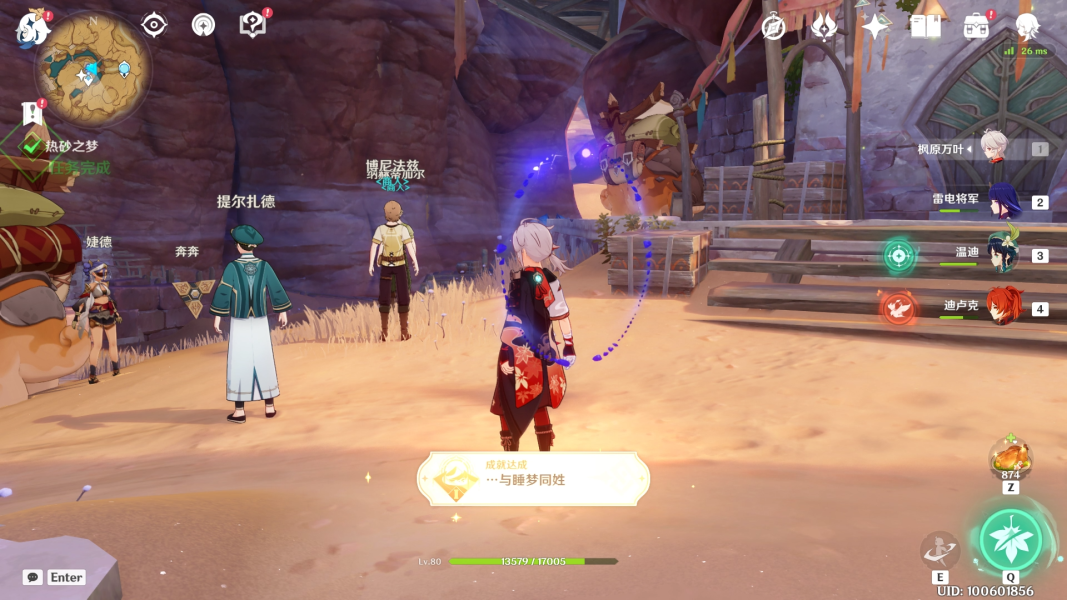Open the round arch icon with a star

click(x=204, y=25)
